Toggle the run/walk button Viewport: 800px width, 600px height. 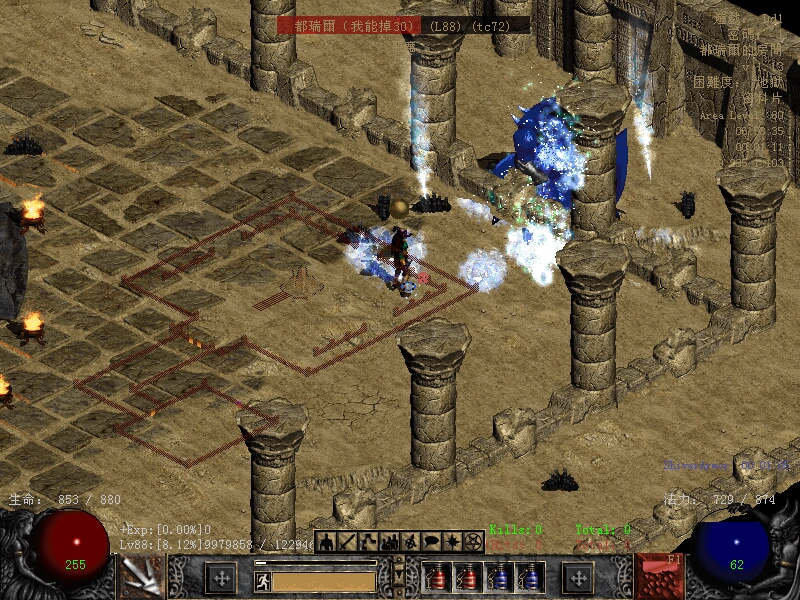click(x=262, y=580)
